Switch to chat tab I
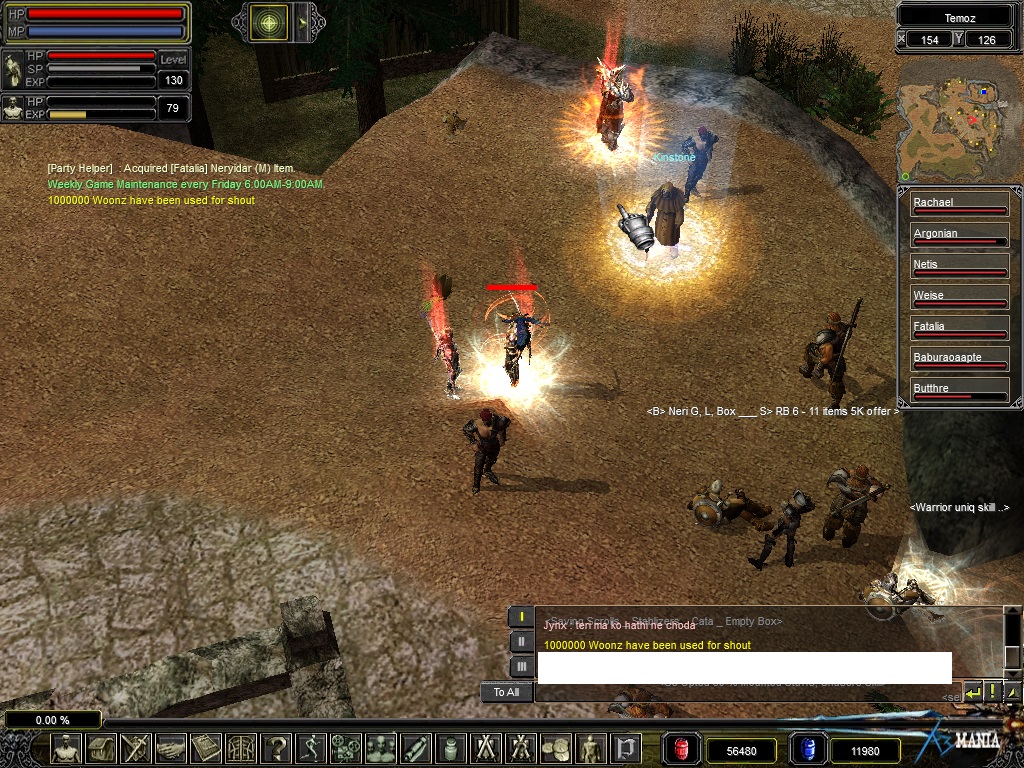Image resolution: width=1024 pixels, height=768 pixels. (x=521, y=617)
